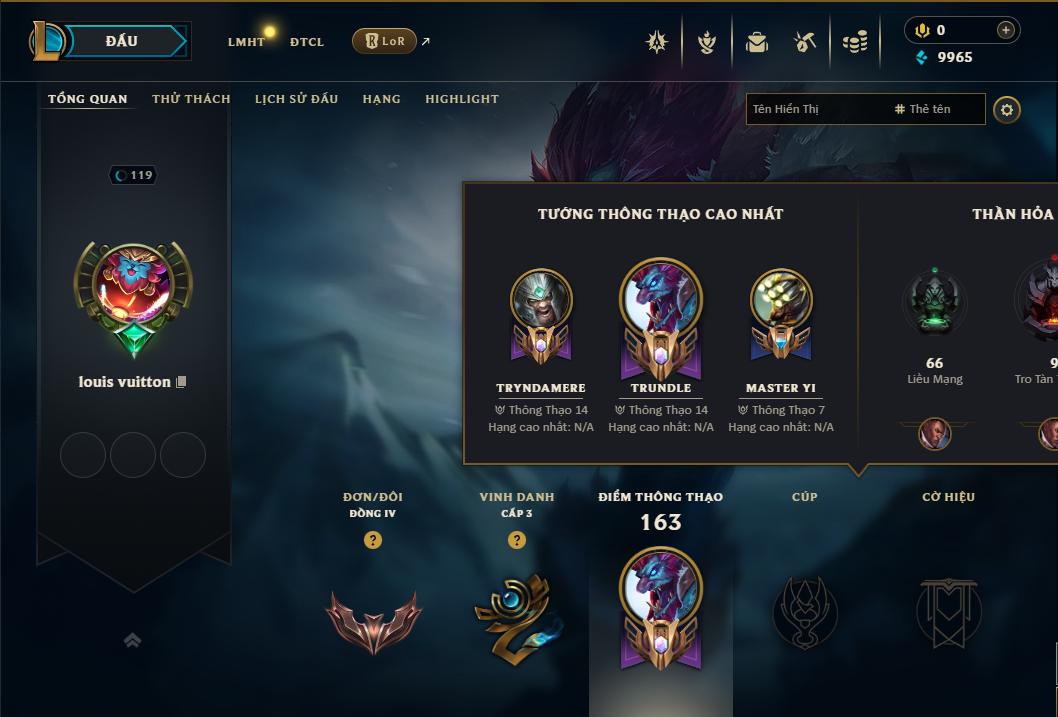Image resolution: width=1058 pixels, height=717 pixels.
Task: Open the store coins icon
Action: pyautogui.click(x=854, y=42)
